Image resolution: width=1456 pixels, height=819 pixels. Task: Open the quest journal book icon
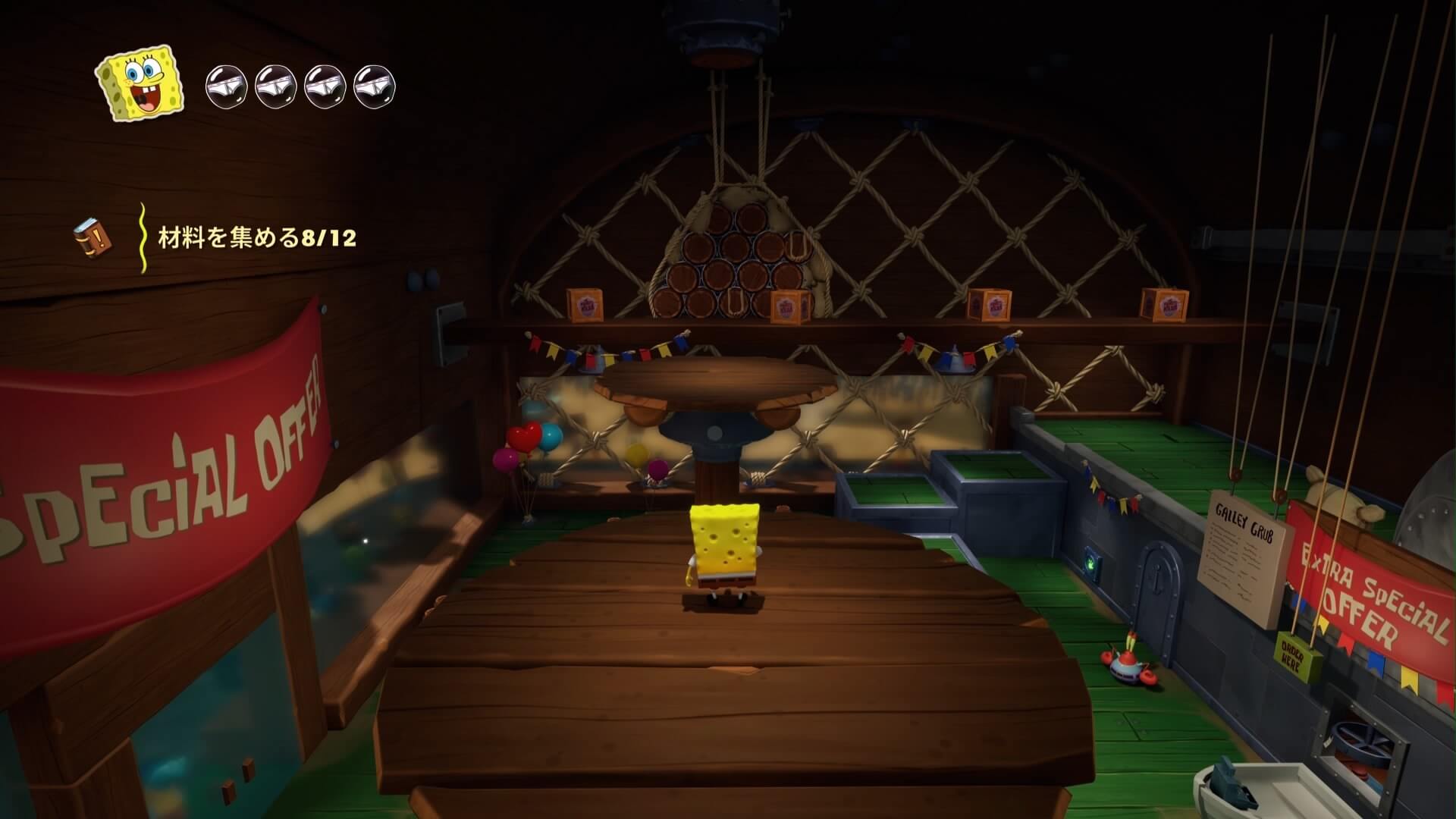93,237
